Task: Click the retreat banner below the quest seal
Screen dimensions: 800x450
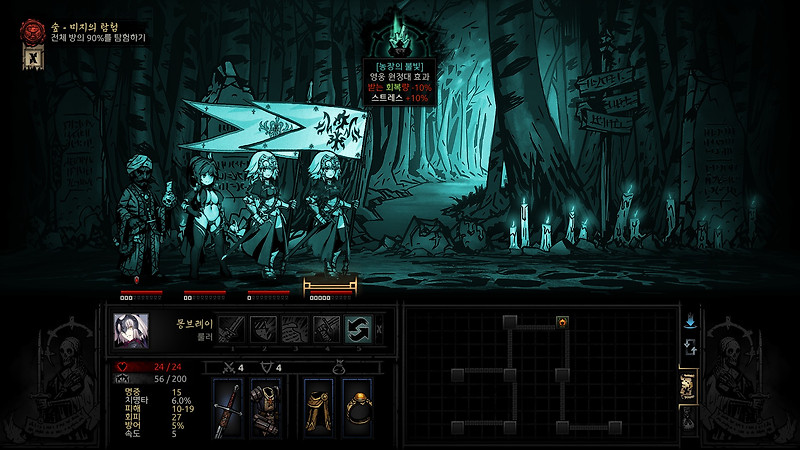Action: click(x=30, y=59)
